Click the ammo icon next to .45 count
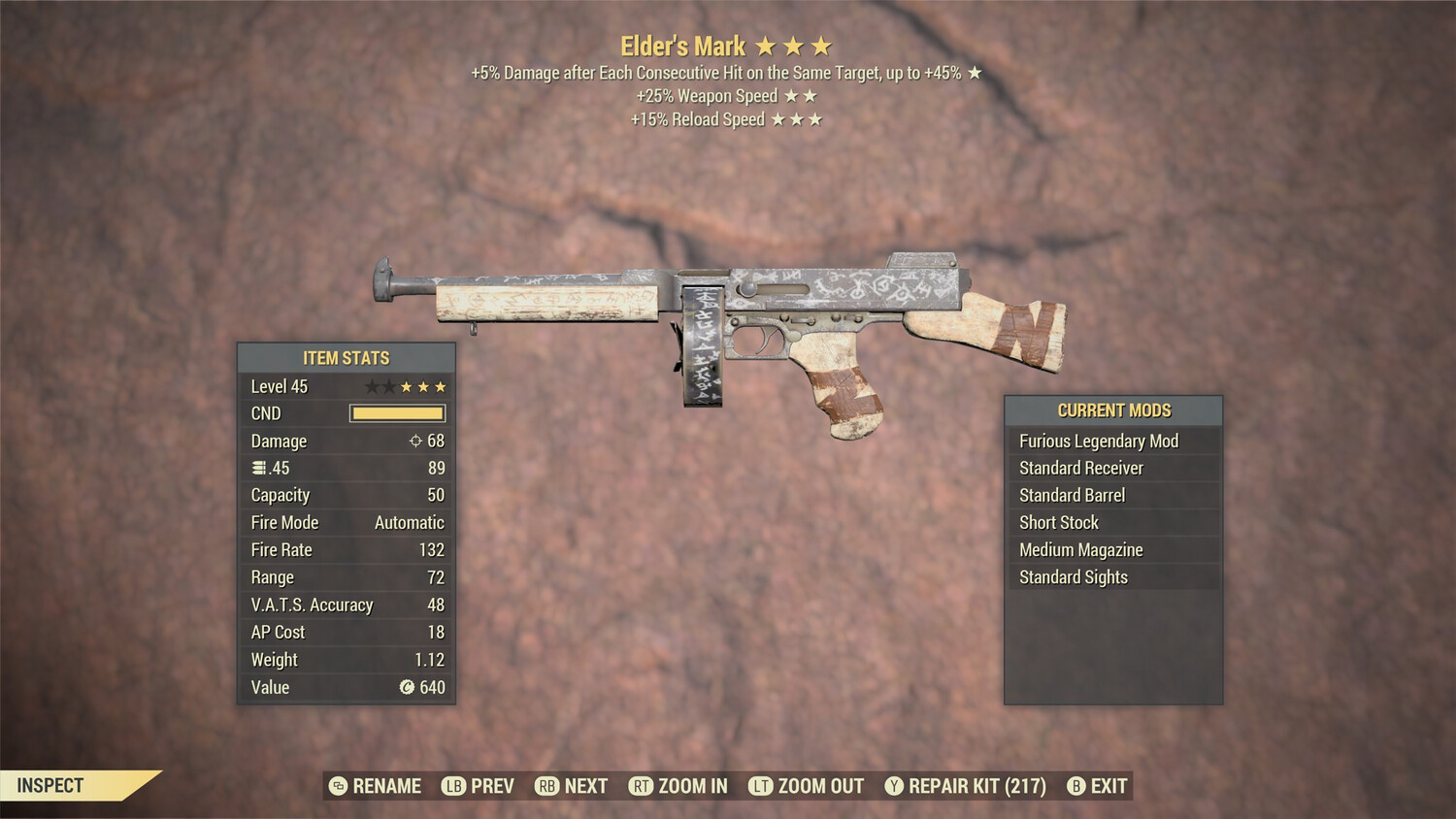Image resolution: width=1456 pixels, height=819 pixels. tap(258, 468)
